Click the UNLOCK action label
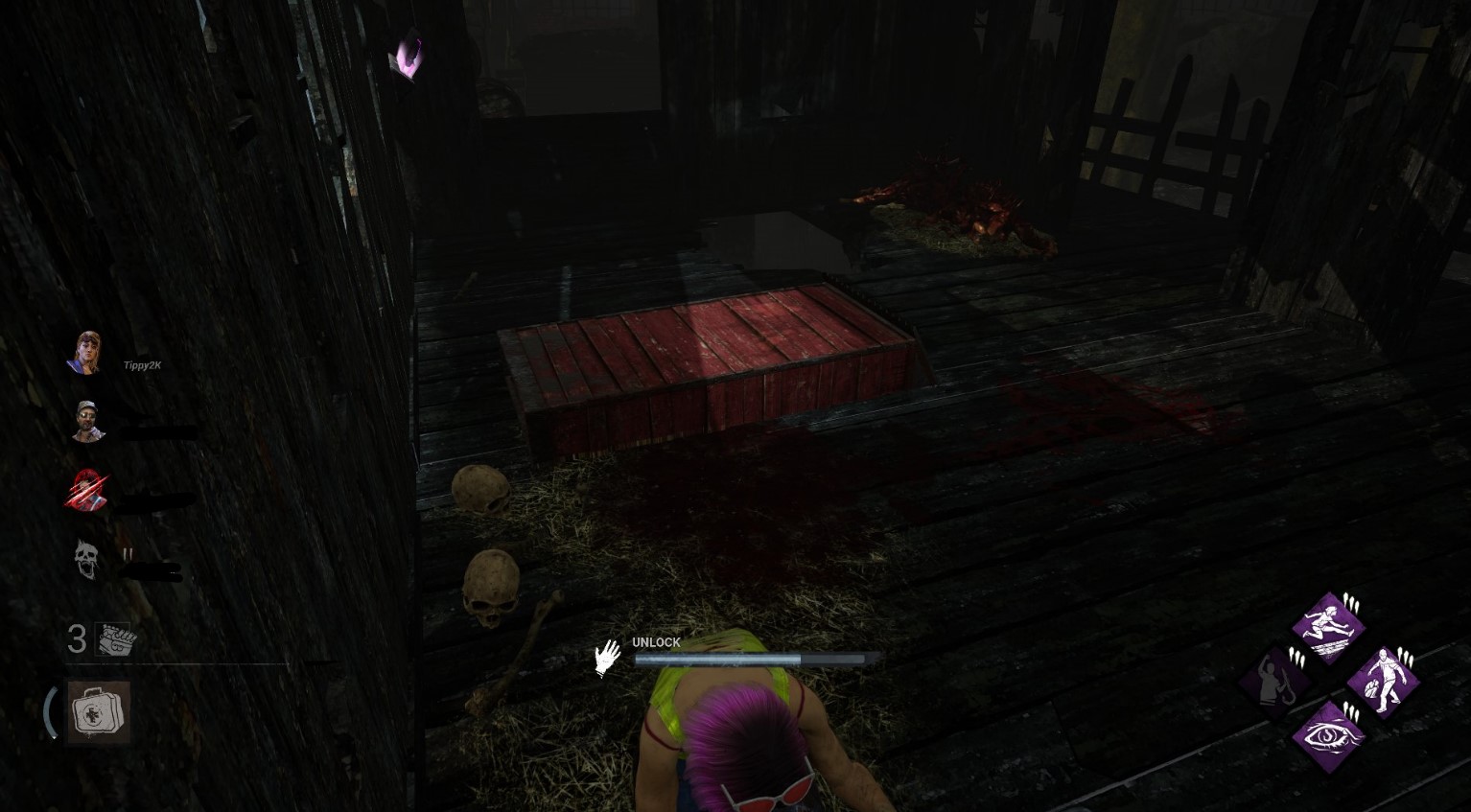 [655, 642]
